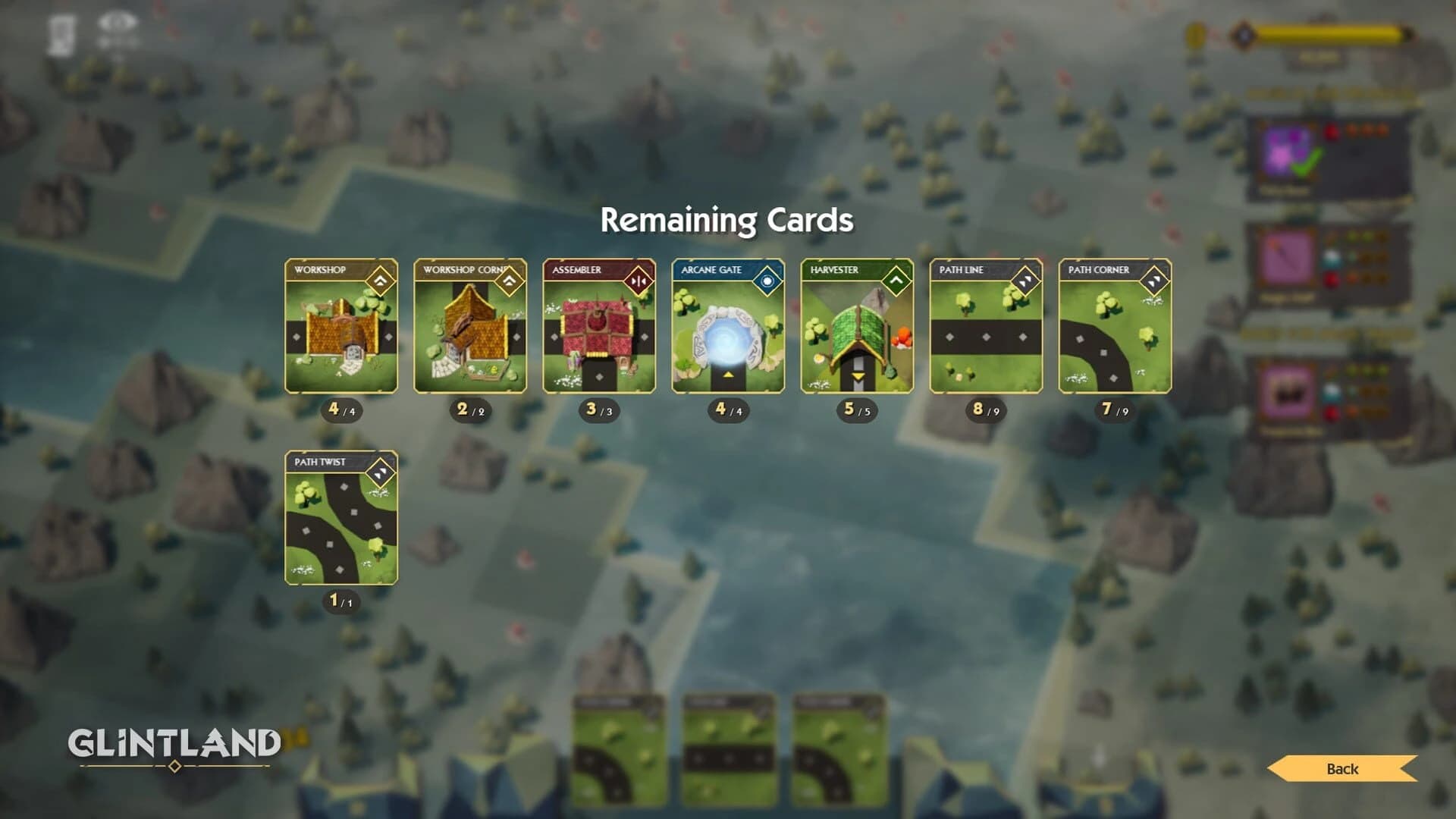This screenshot has width=1456, height=819.
Task: Click the Back button
Action: (x=1342, y=770)
